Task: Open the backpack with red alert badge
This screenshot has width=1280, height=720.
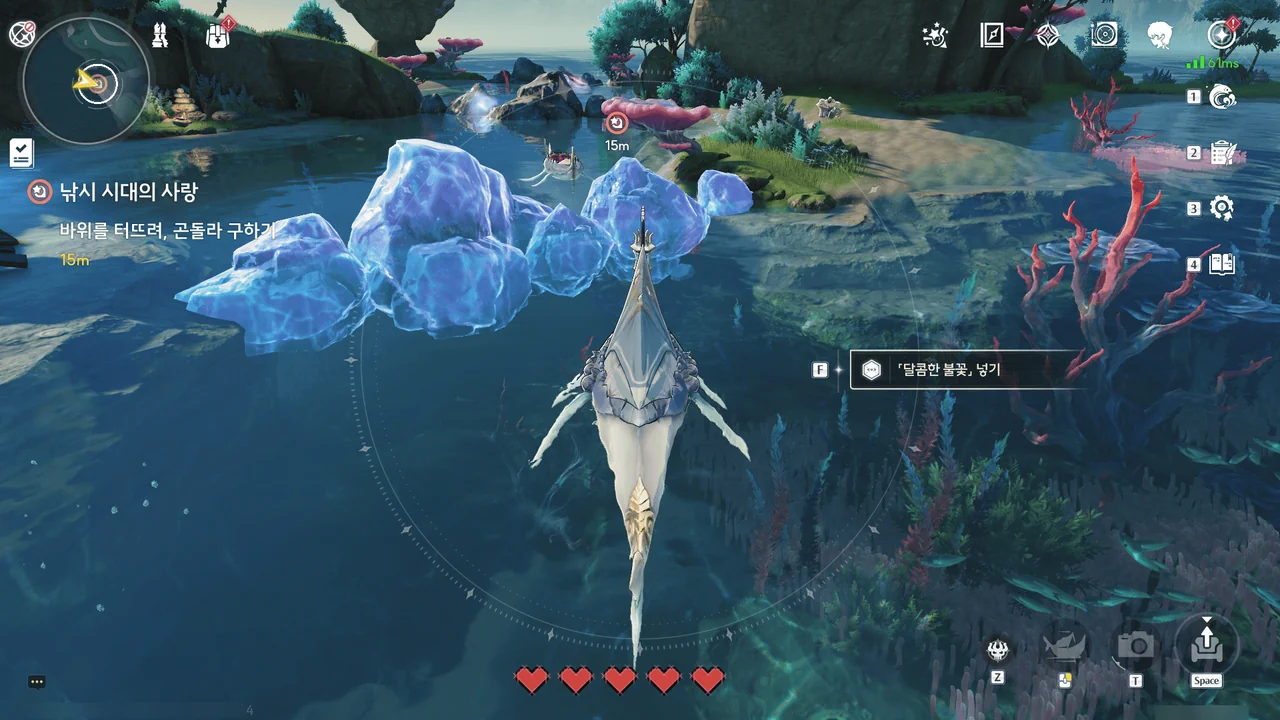Action: [217, 36]
